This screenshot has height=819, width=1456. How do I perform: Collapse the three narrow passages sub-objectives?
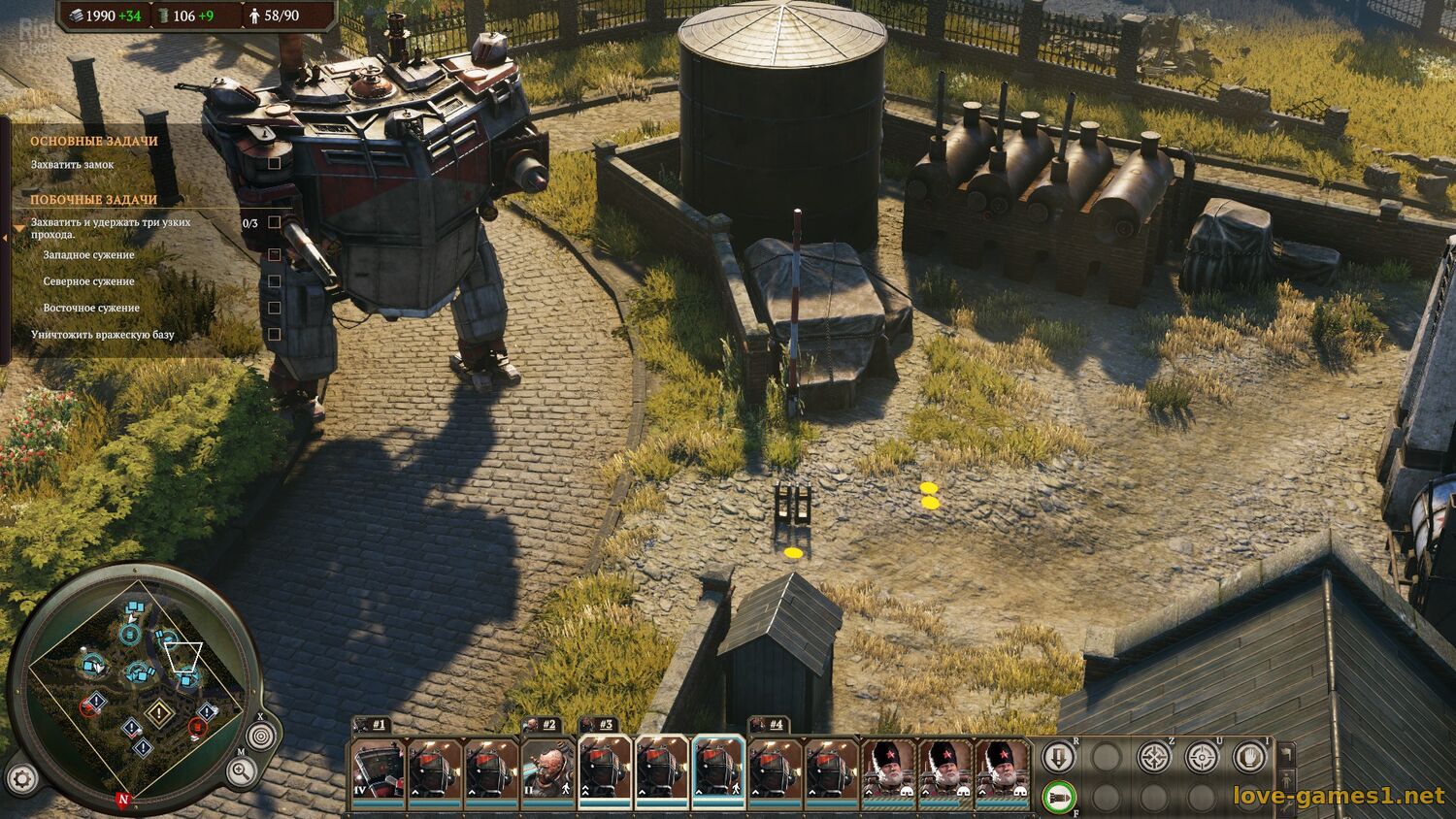pyautogui.click(x=20, y=228)
